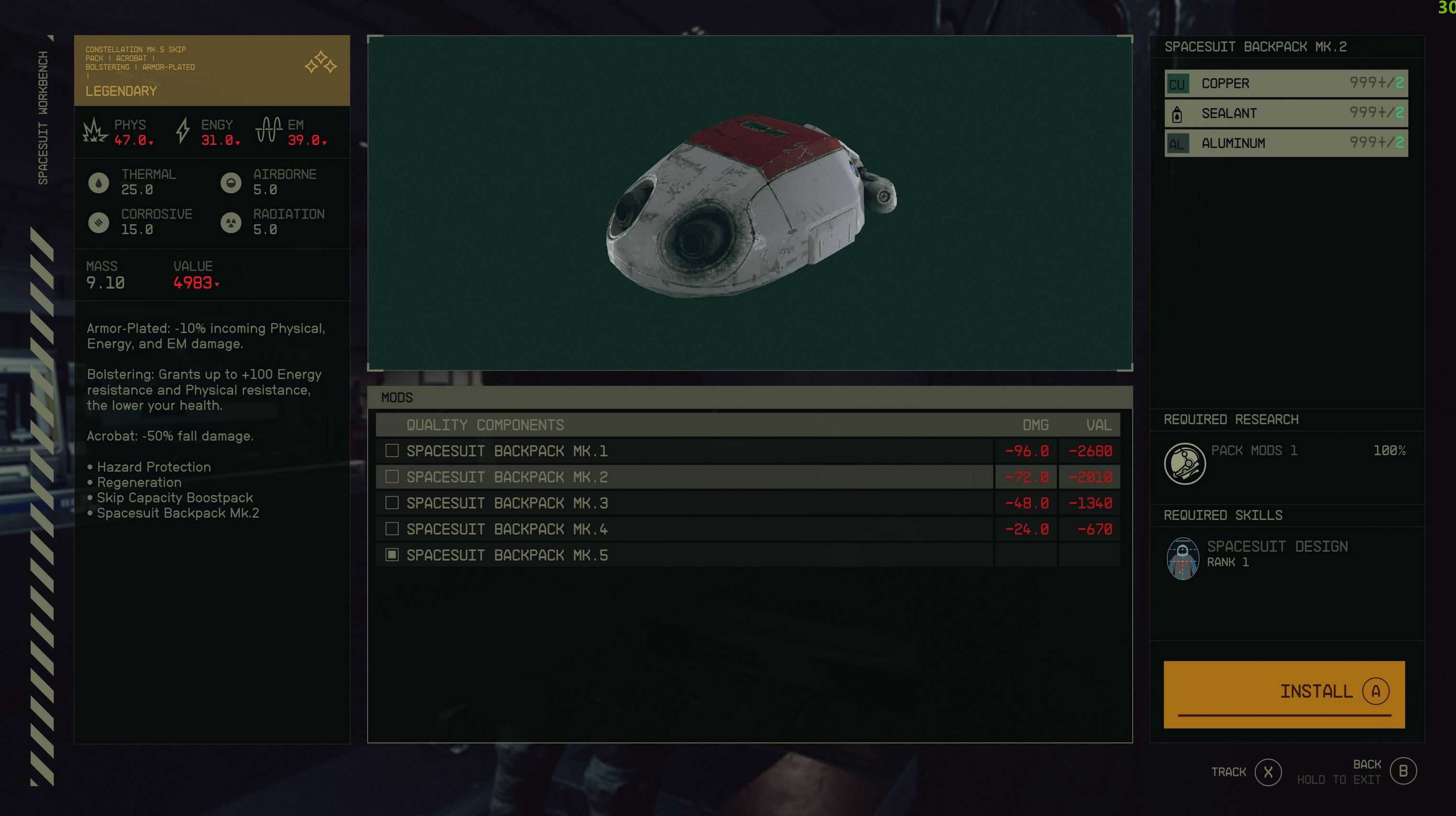This screenshot has width=1456, height=816.
Task: Pick Spacesuit Backpack Mk.3 from mods
Action: [x=507, y=503]
